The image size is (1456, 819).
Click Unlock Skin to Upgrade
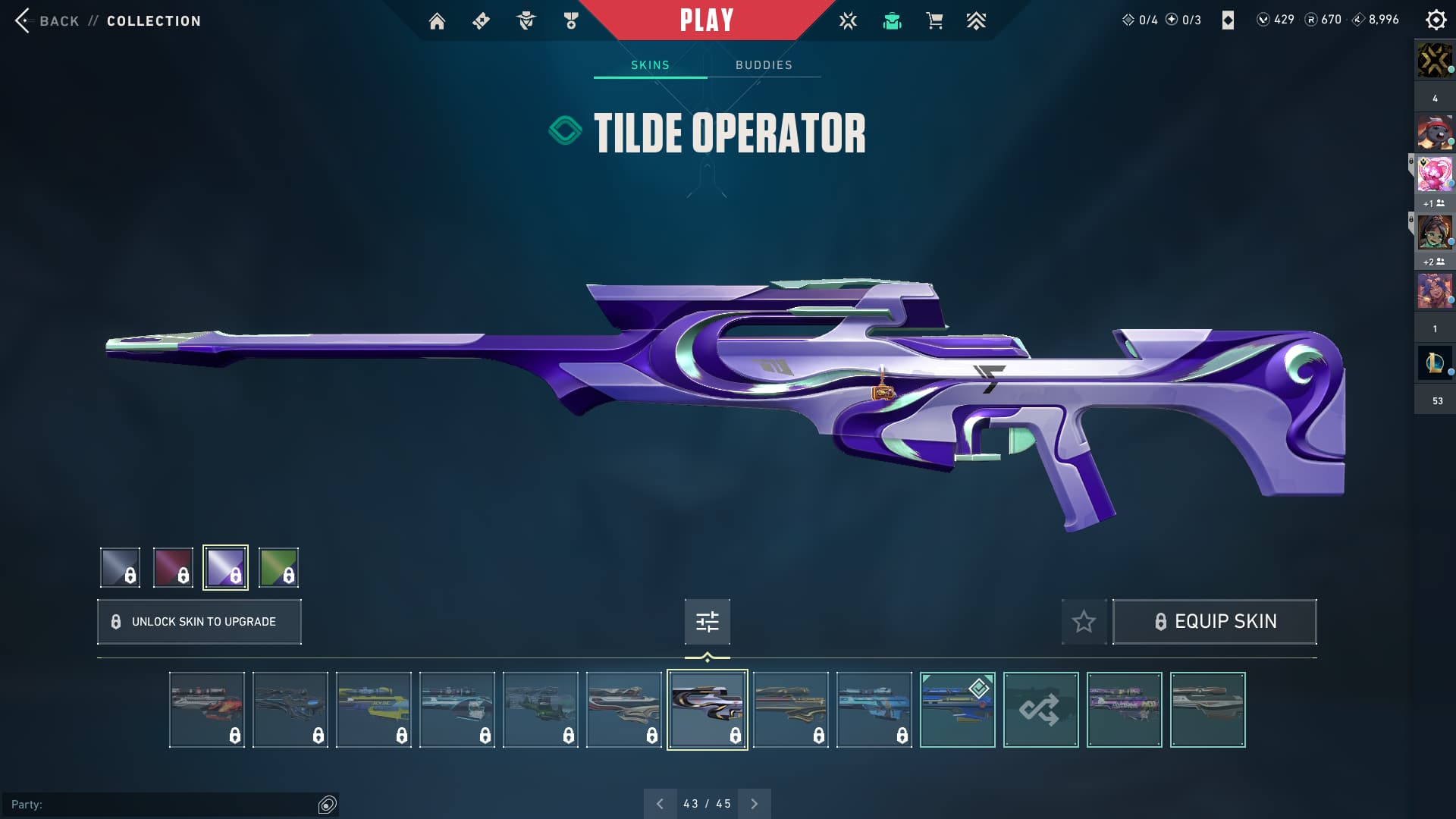pyautogui.click(x=199, y=622)
